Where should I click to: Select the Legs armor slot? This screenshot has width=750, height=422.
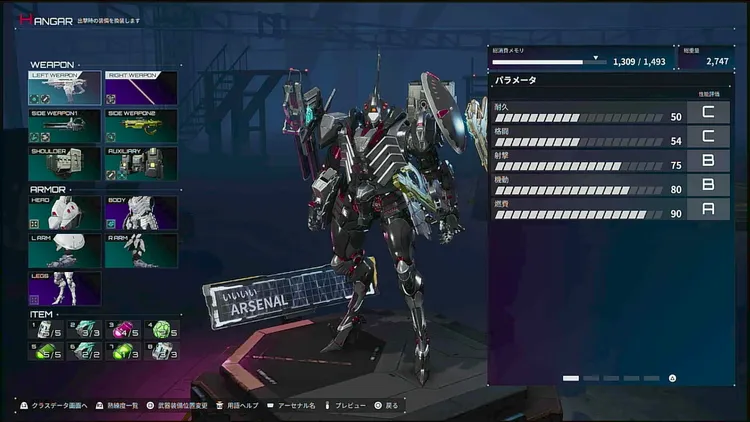point(65,287)
